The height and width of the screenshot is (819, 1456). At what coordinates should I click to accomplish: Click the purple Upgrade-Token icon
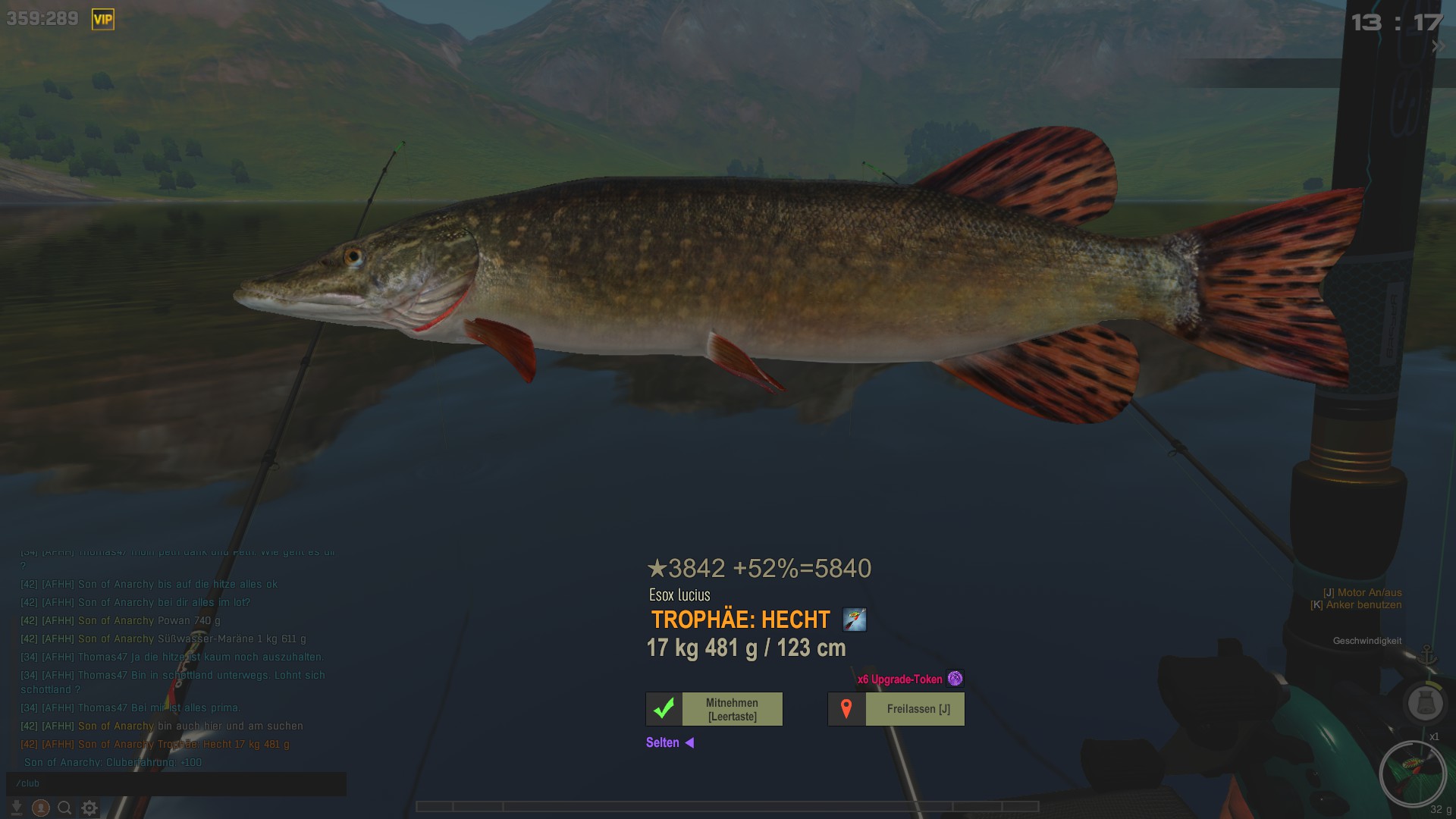point(955,679)
